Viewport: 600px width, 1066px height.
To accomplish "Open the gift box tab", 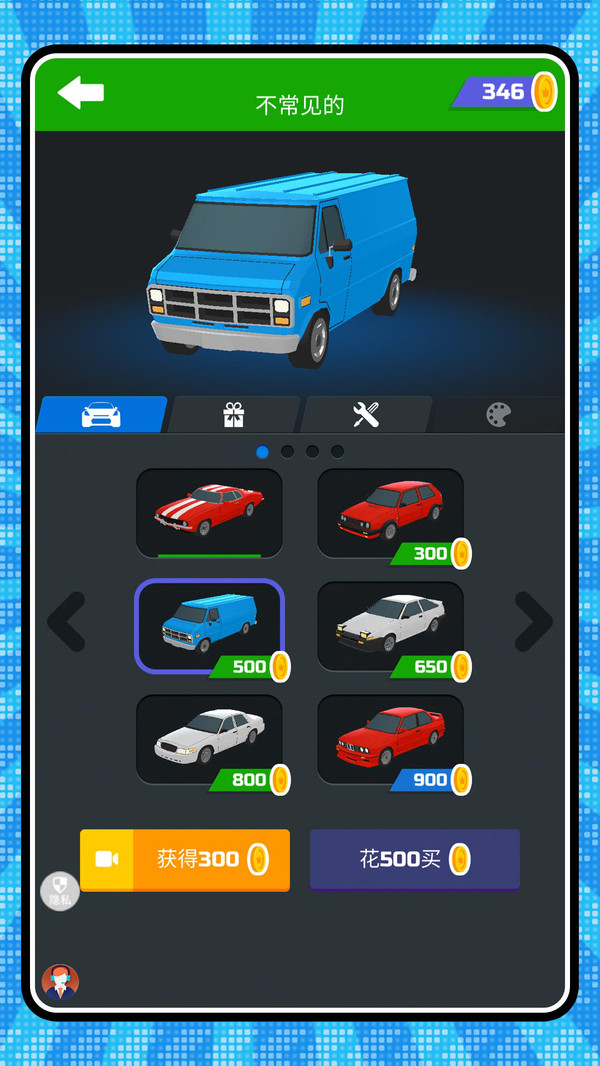I will coord(234,415).
